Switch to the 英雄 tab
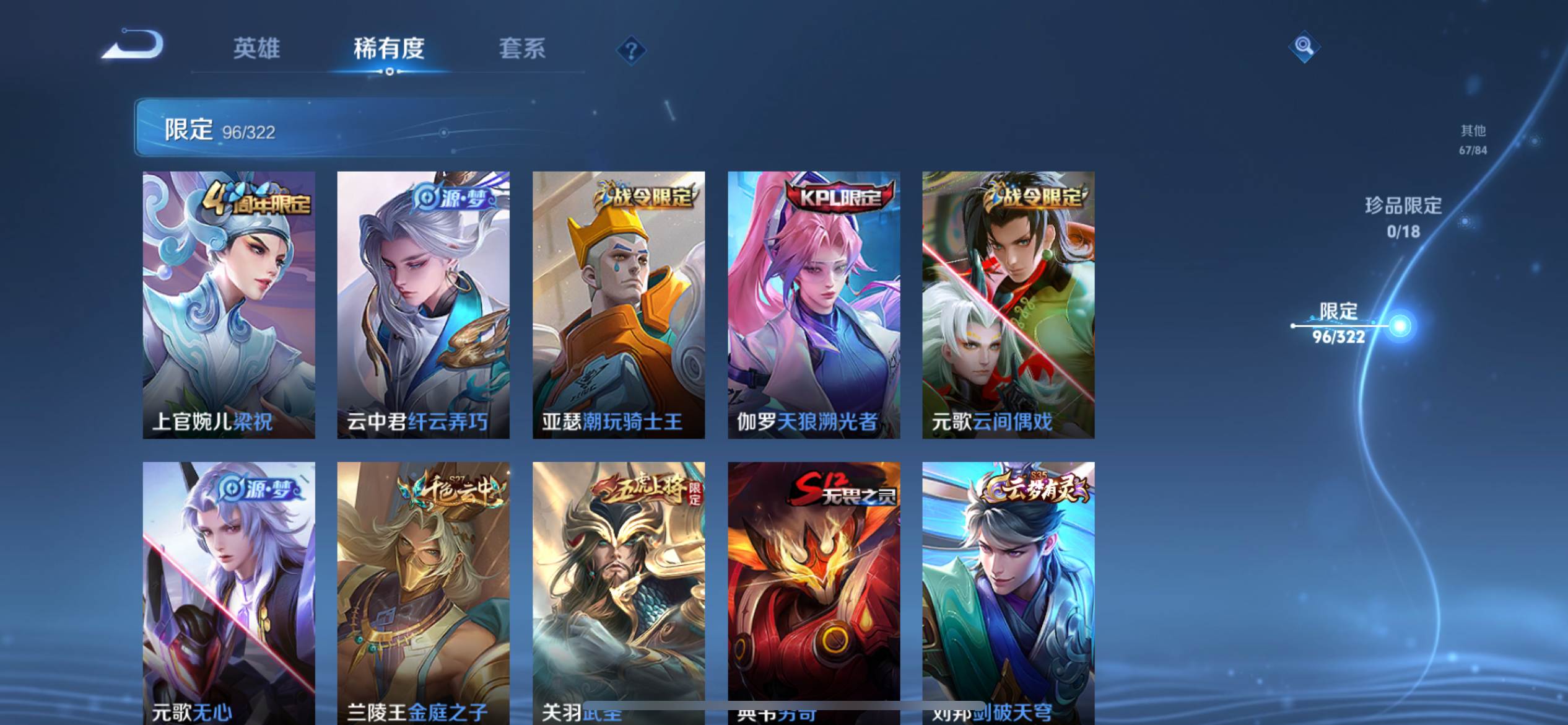 (x=256, y=48)
